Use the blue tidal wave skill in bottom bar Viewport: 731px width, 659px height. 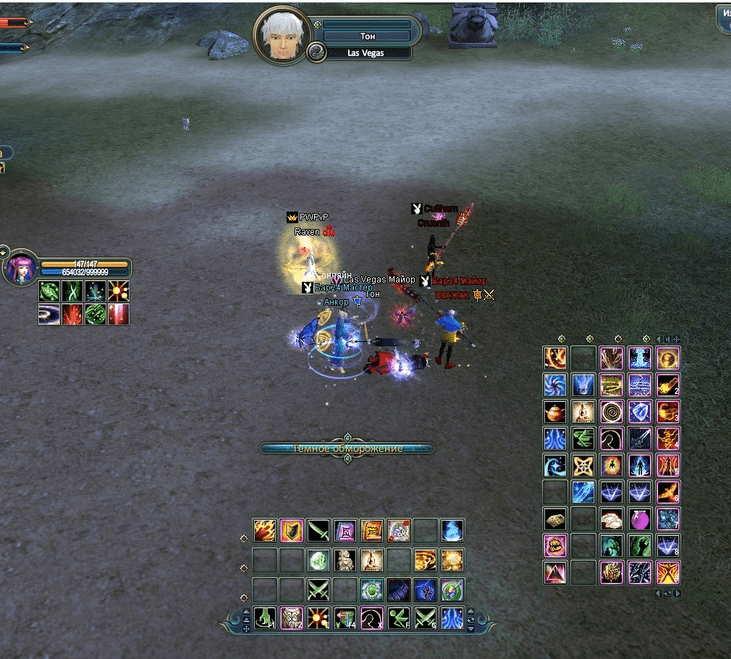452,617
